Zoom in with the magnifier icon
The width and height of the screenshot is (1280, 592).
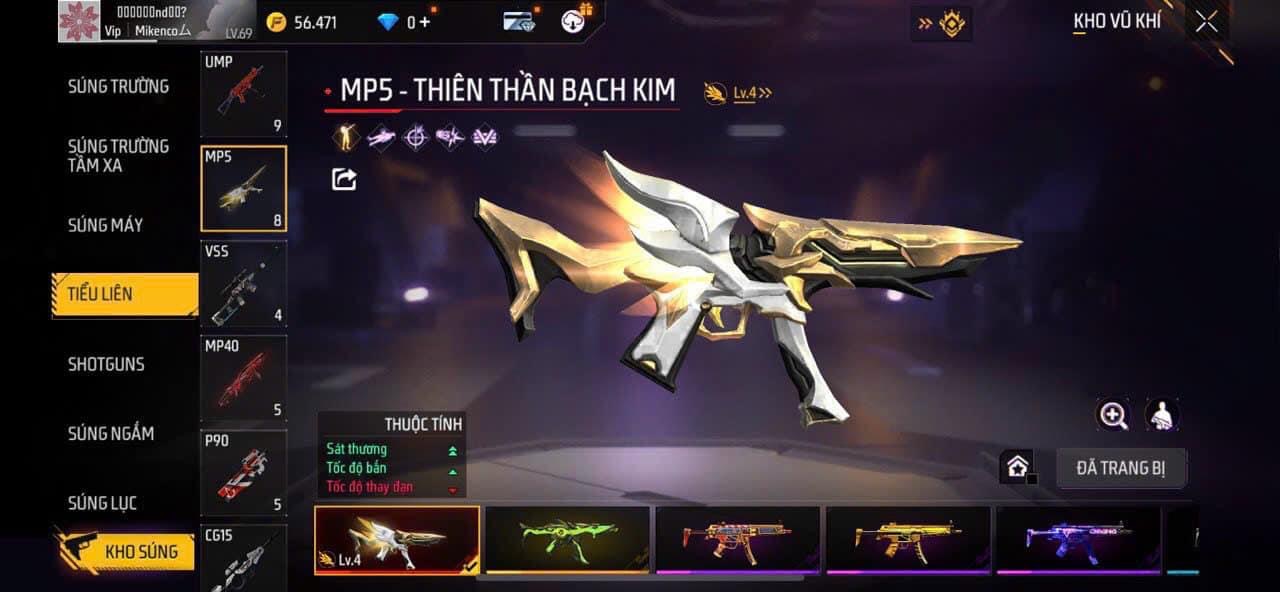pos(1113,415)
